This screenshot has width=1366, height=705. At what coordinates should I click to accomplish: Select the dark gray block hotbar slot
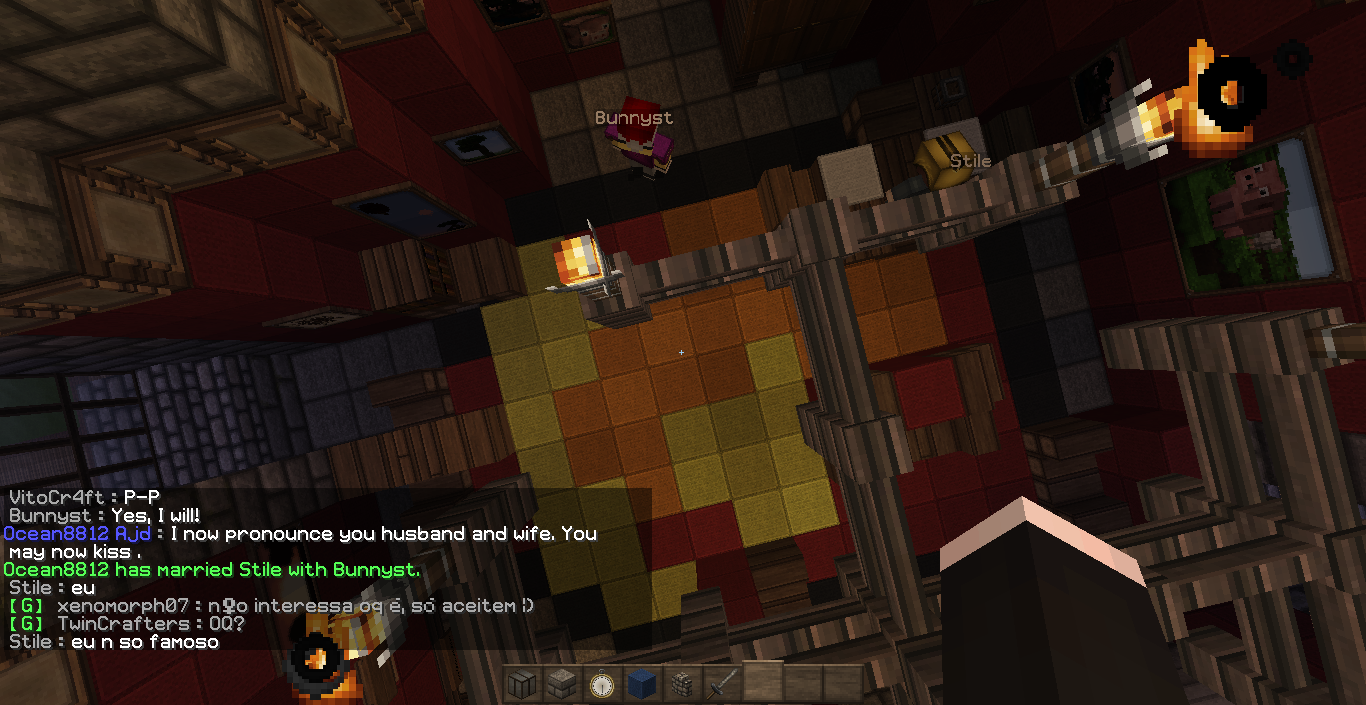point(522,685)
